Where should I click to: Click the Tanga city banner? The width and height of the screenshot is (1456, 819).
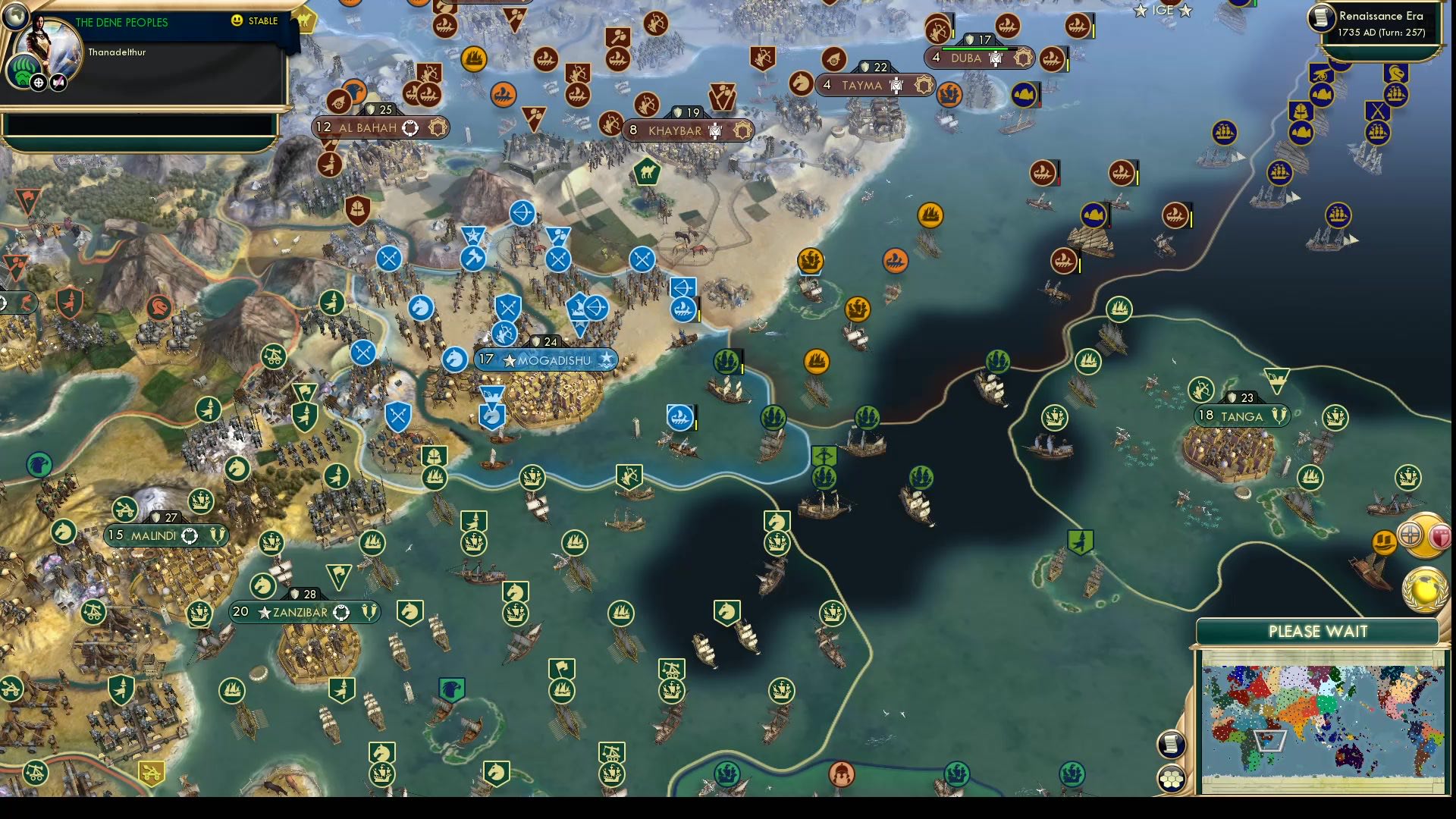(1242, 416)
